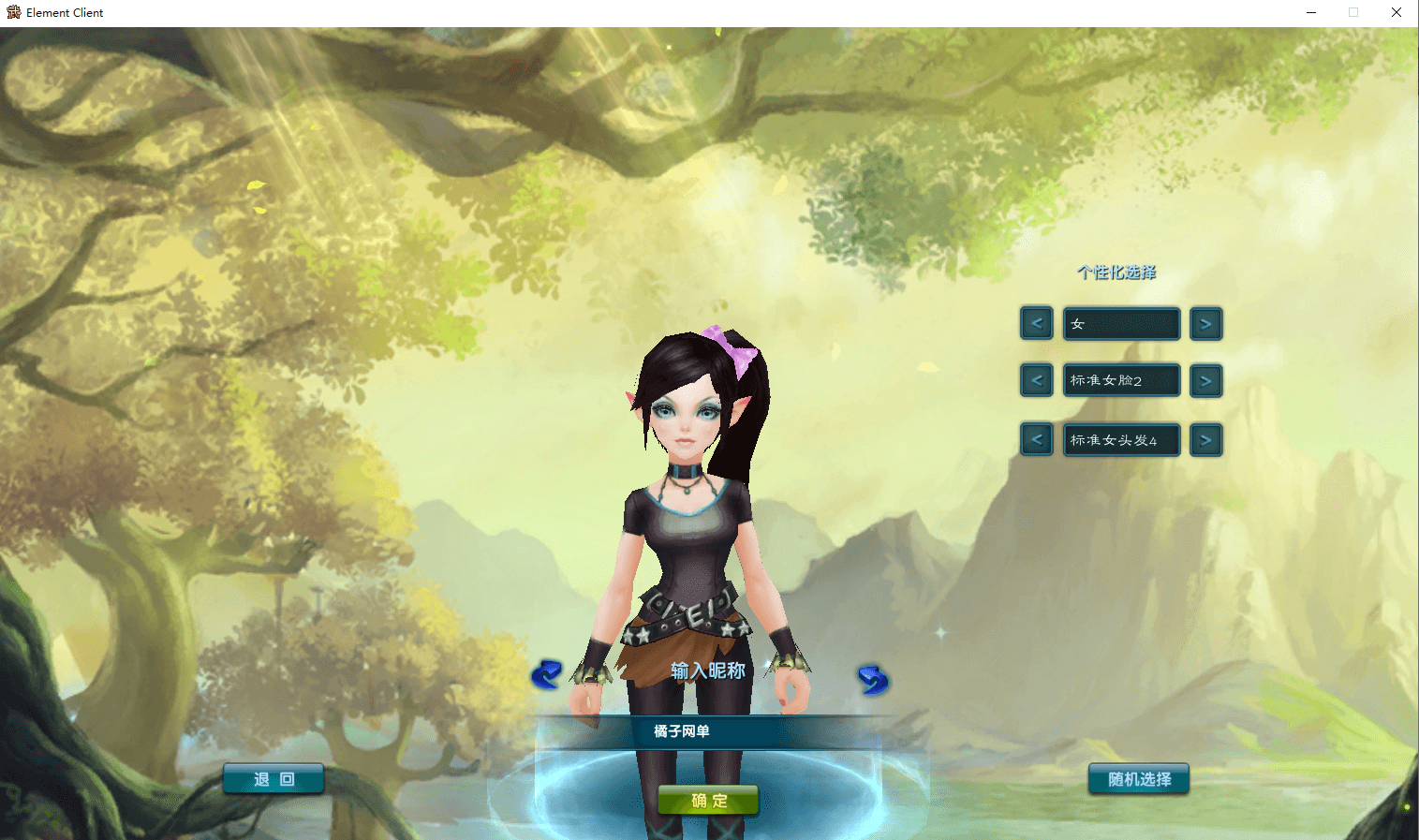The width and height of the screenshot is (1419, 840).
Task: Choose the previous face style
Action: (x=1037, y=381)
